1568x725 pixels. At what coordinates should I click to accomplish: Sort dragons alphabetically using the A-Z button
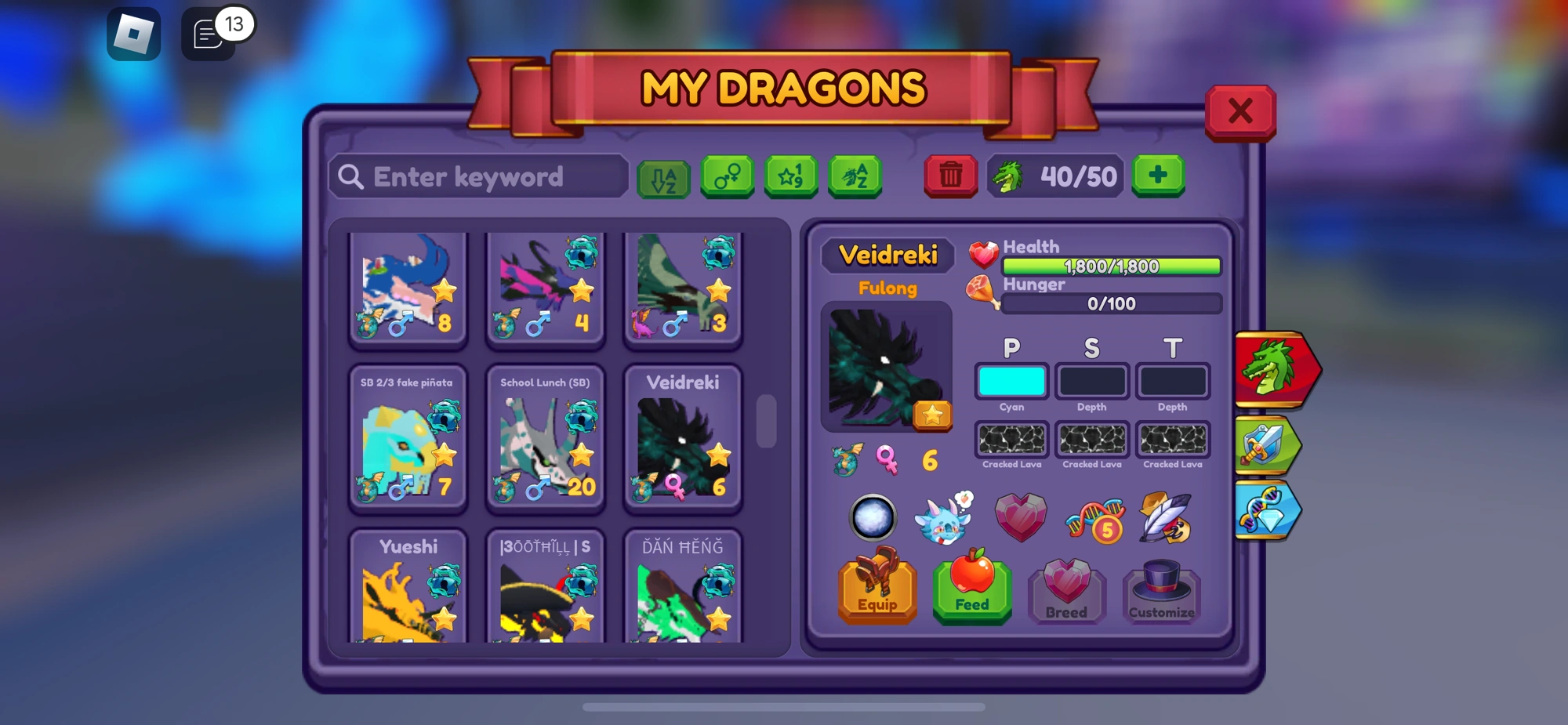pyautogui.click(x=663, y=176)
